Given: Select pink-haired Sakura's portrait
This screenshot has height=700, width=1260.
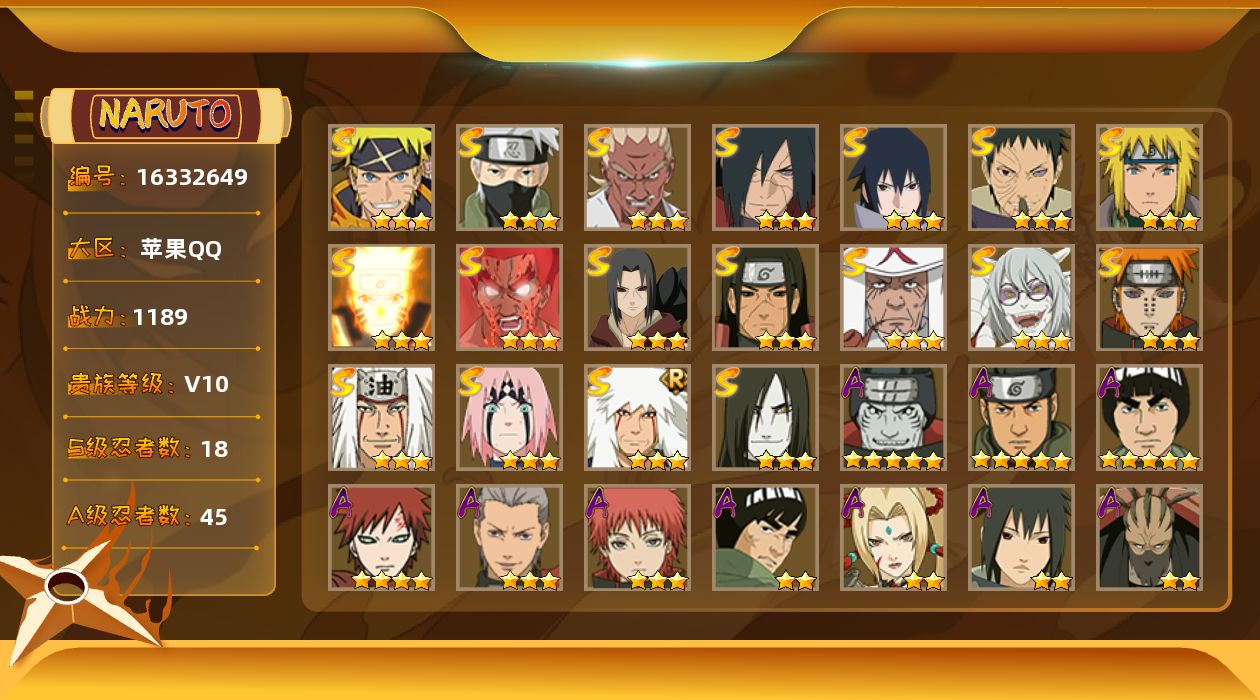Looking at the screenshot, I should point(509,417).
